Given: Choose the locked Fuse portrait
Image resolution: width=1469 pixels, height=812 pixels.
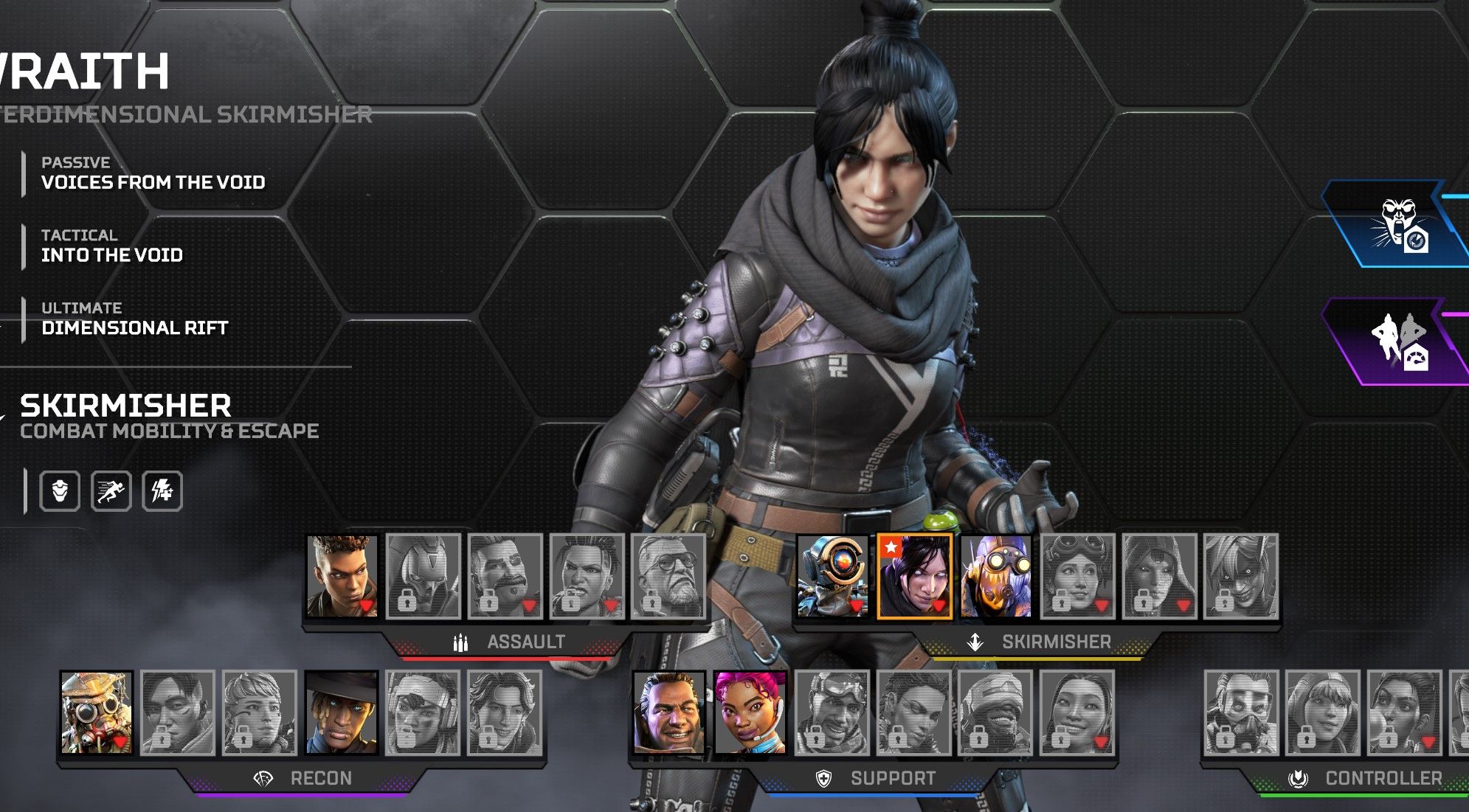Looking at the screenshot, I should pos(505,576).
